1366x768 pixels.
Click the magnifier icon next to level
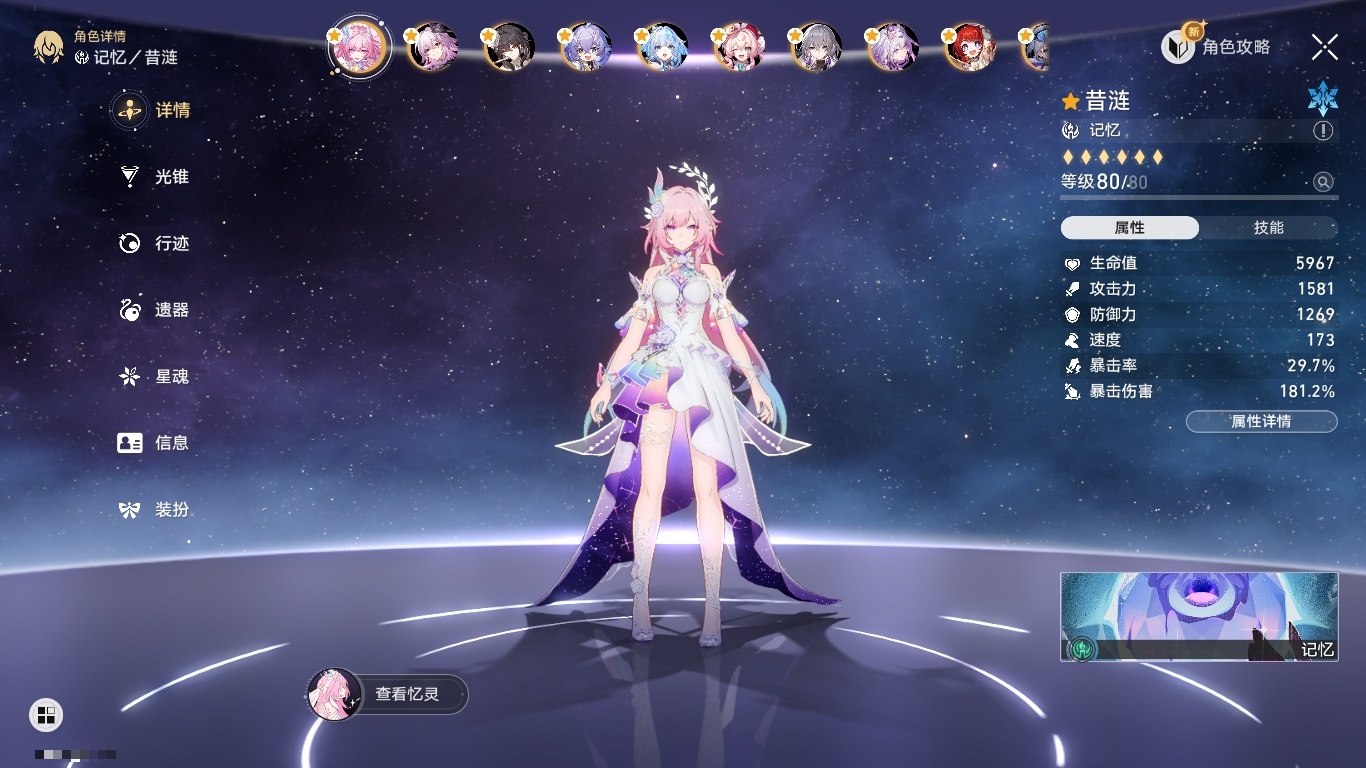pyautogui.click(x=1323, y=182)
